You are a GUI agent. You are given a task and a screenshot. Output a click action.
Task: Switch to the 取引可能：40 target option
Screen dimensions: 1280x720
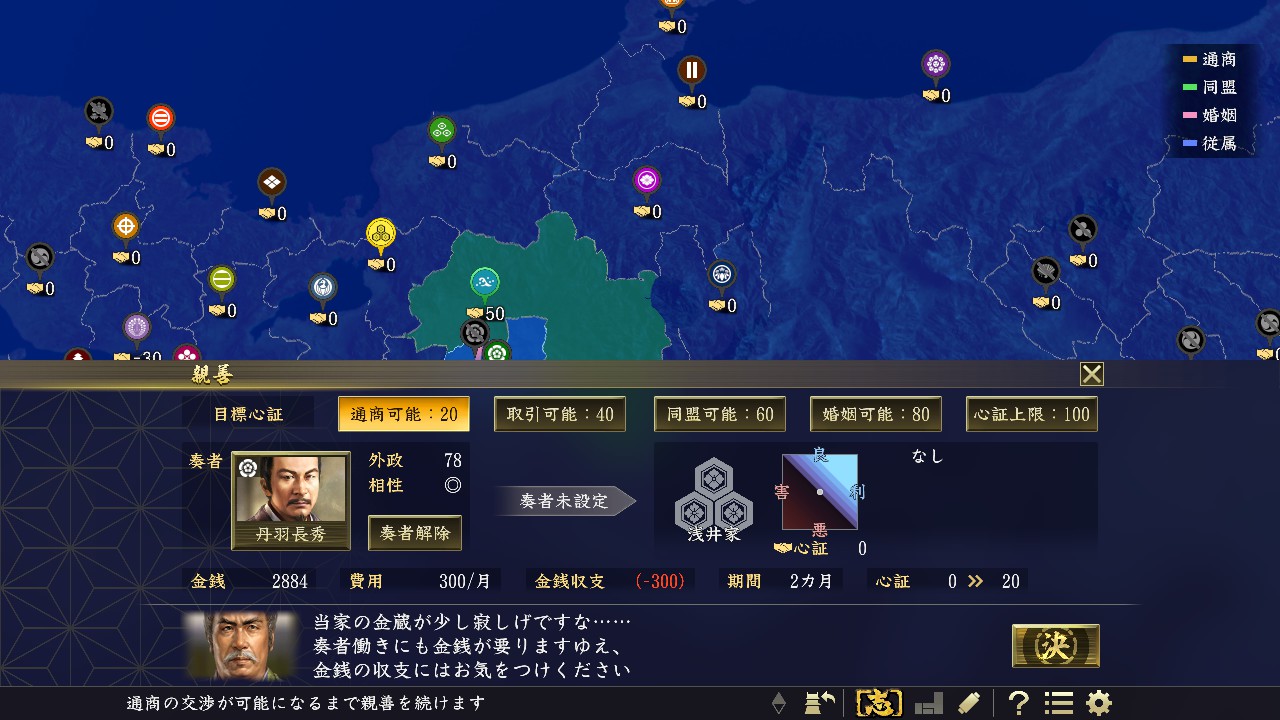(x=560, y=413)
